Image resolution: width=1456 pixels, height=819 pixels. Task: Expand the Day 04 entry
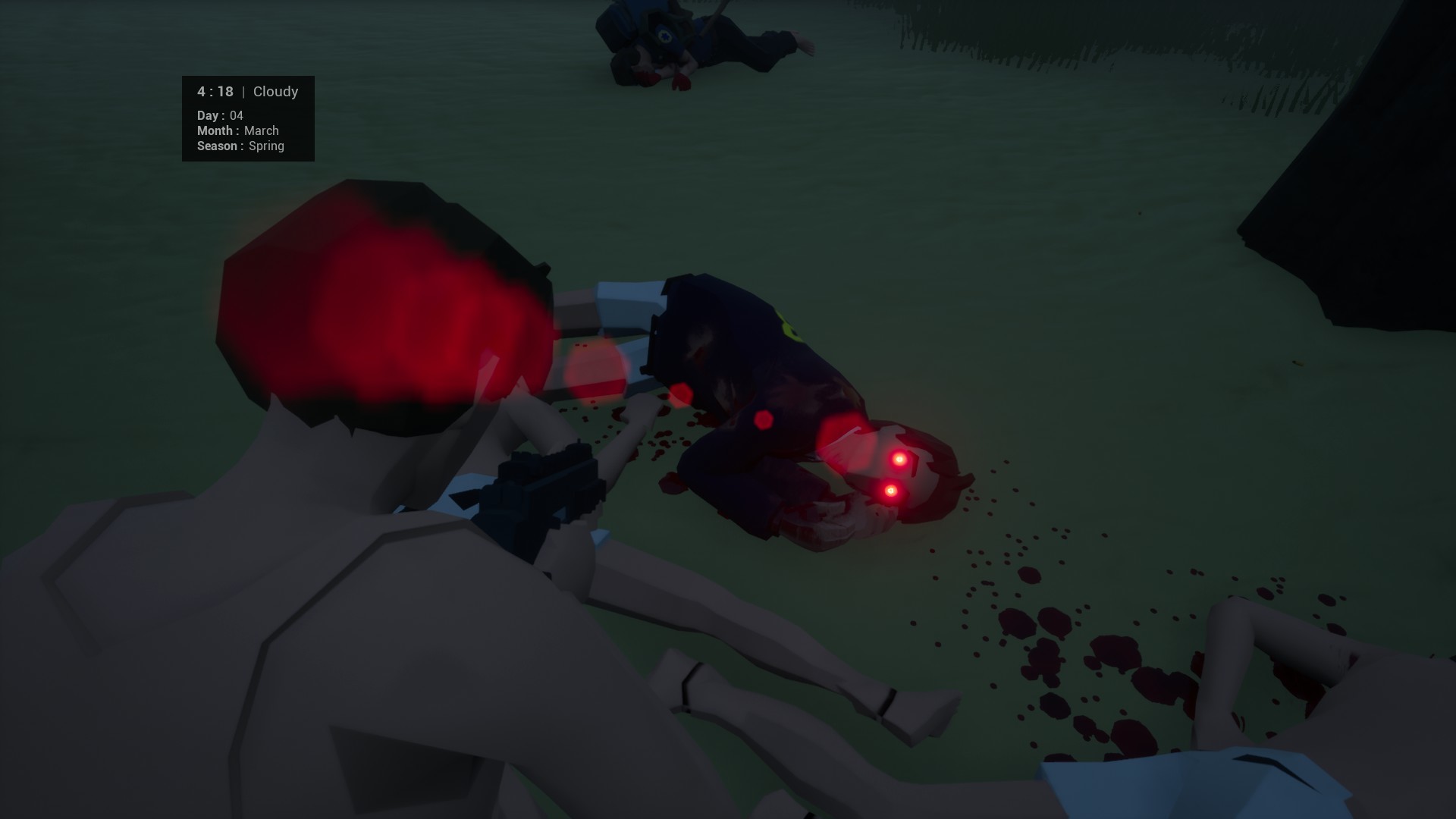point(218,115)
